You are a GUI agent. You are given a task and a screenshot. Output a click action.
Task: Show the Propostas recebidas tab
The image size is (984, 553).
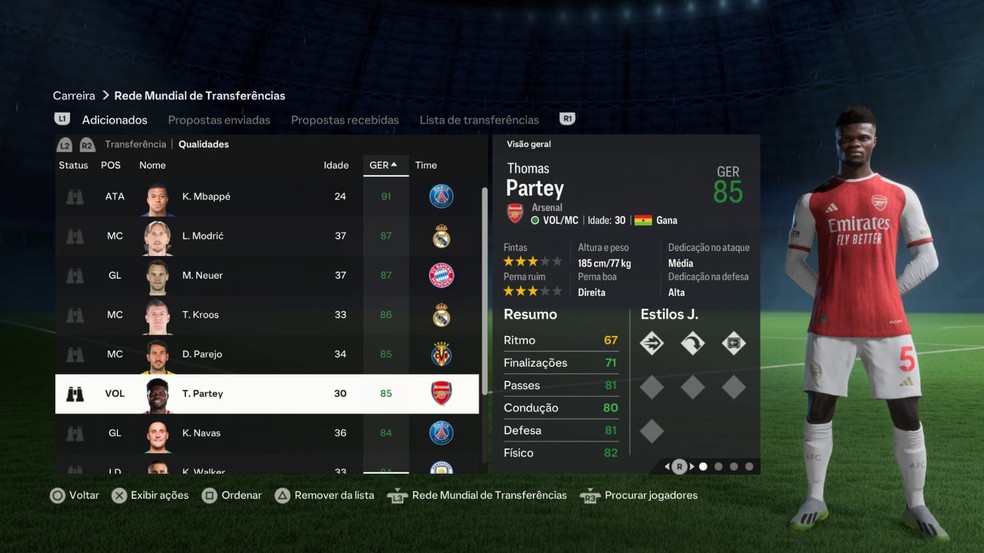point(345,120)
